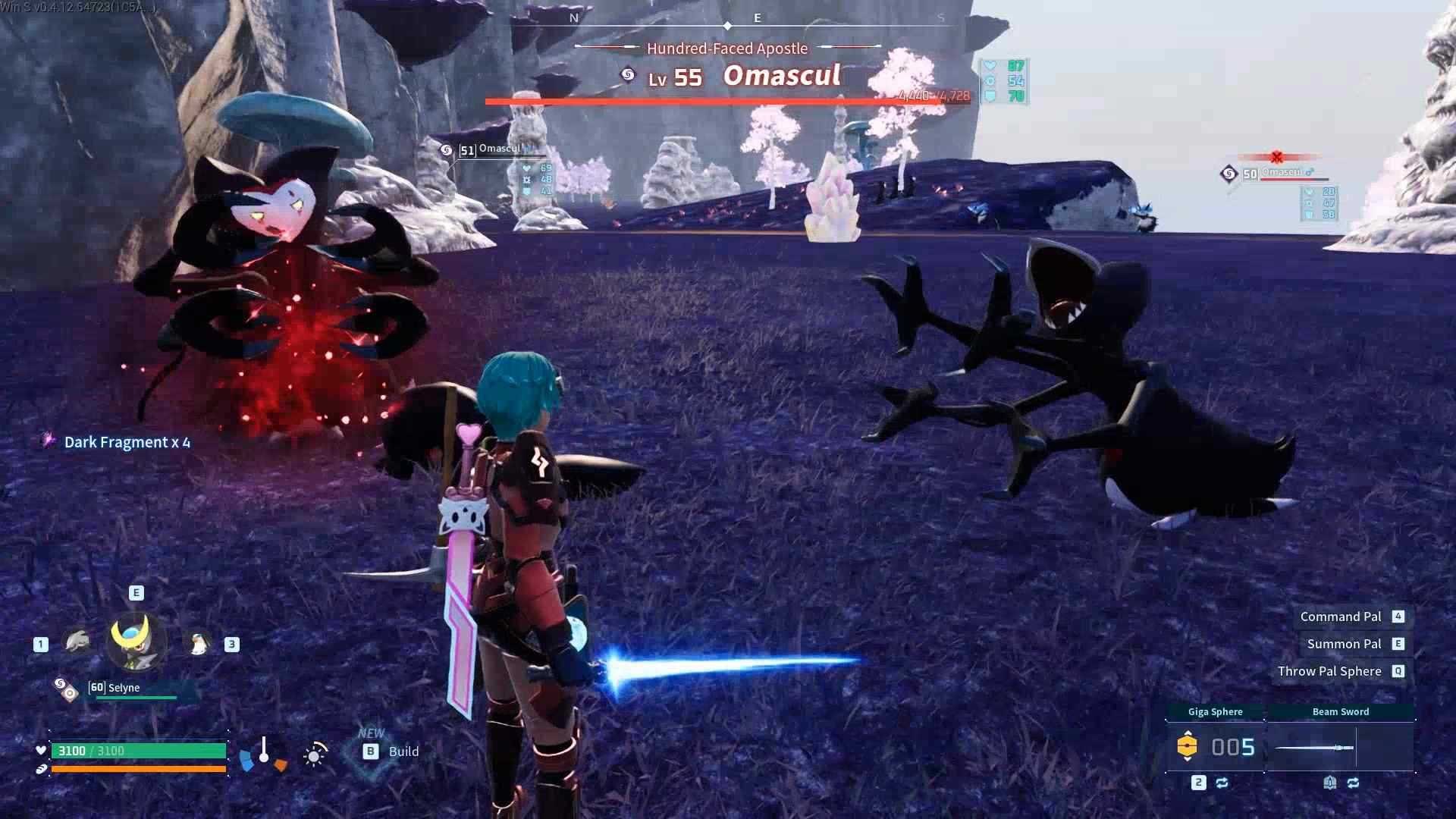Click the sphere-cycle toggle under Giga Sphere
The width and height of the screenshot is (1456, 819).
pos(1222,783)
